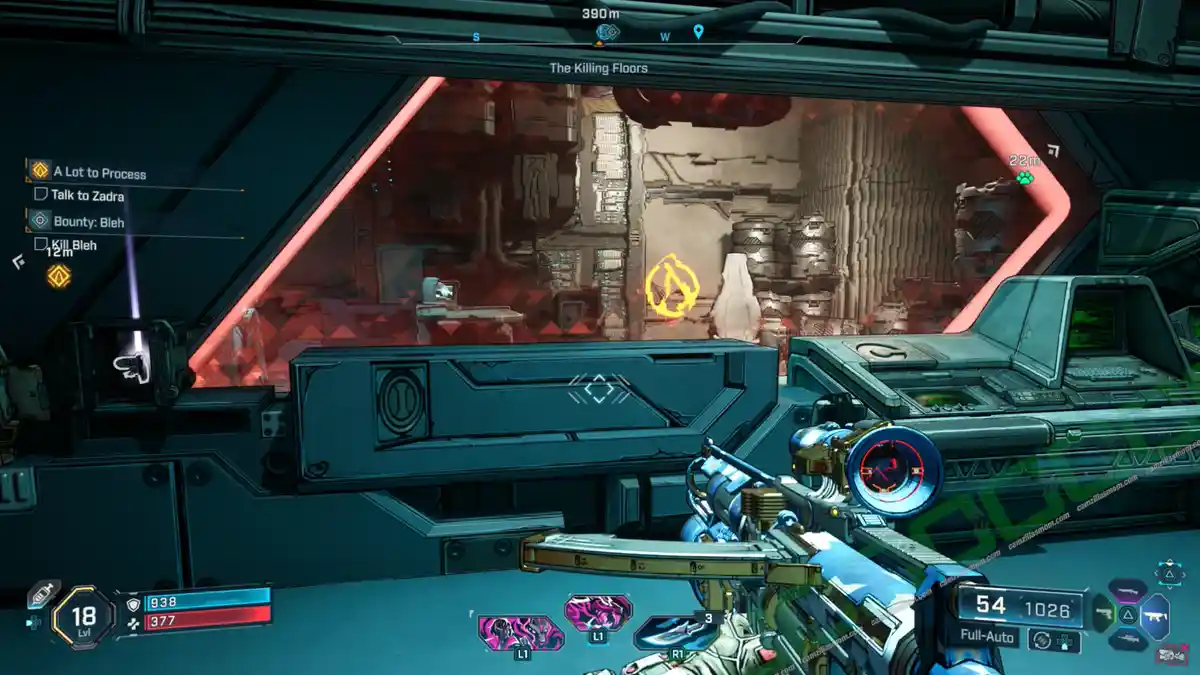1200x675 pixels.
Task: Select the Bounty: Bleh tracker entry
Action: (x=89, y=222)
